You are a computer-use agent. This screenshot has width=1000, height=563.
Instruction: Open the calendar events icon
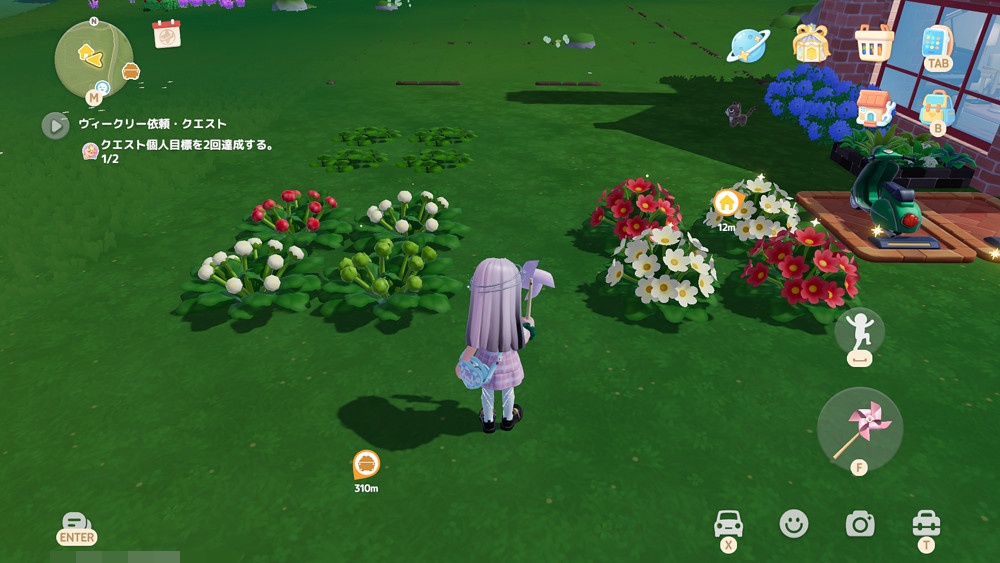[166, 34]
